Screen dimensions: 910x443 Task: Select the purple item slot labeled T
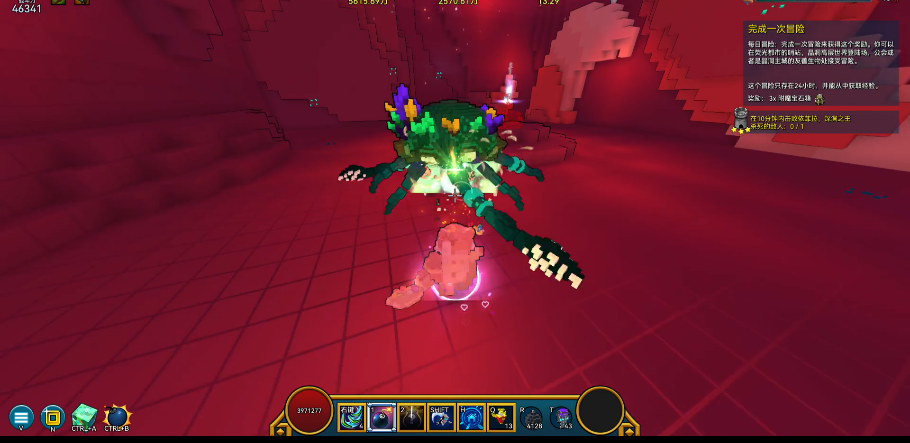(x=563, y=417)
